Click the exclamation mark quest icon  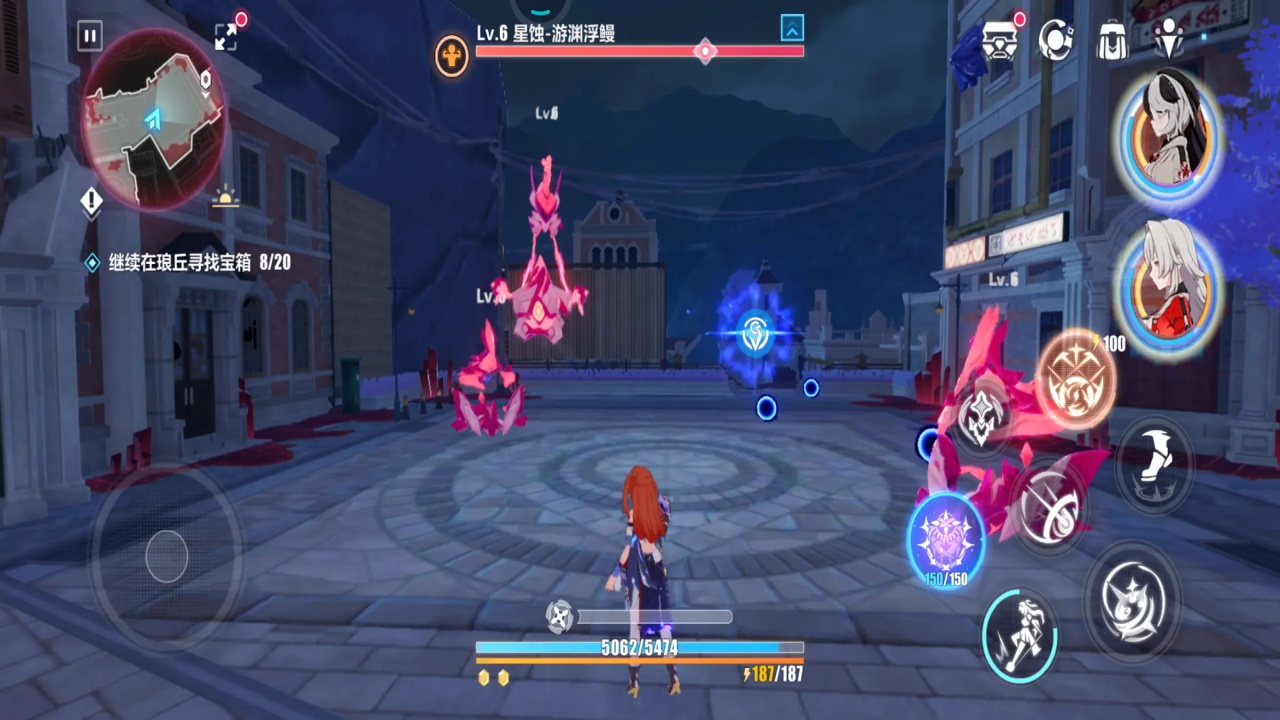click(x=91, y=202)
